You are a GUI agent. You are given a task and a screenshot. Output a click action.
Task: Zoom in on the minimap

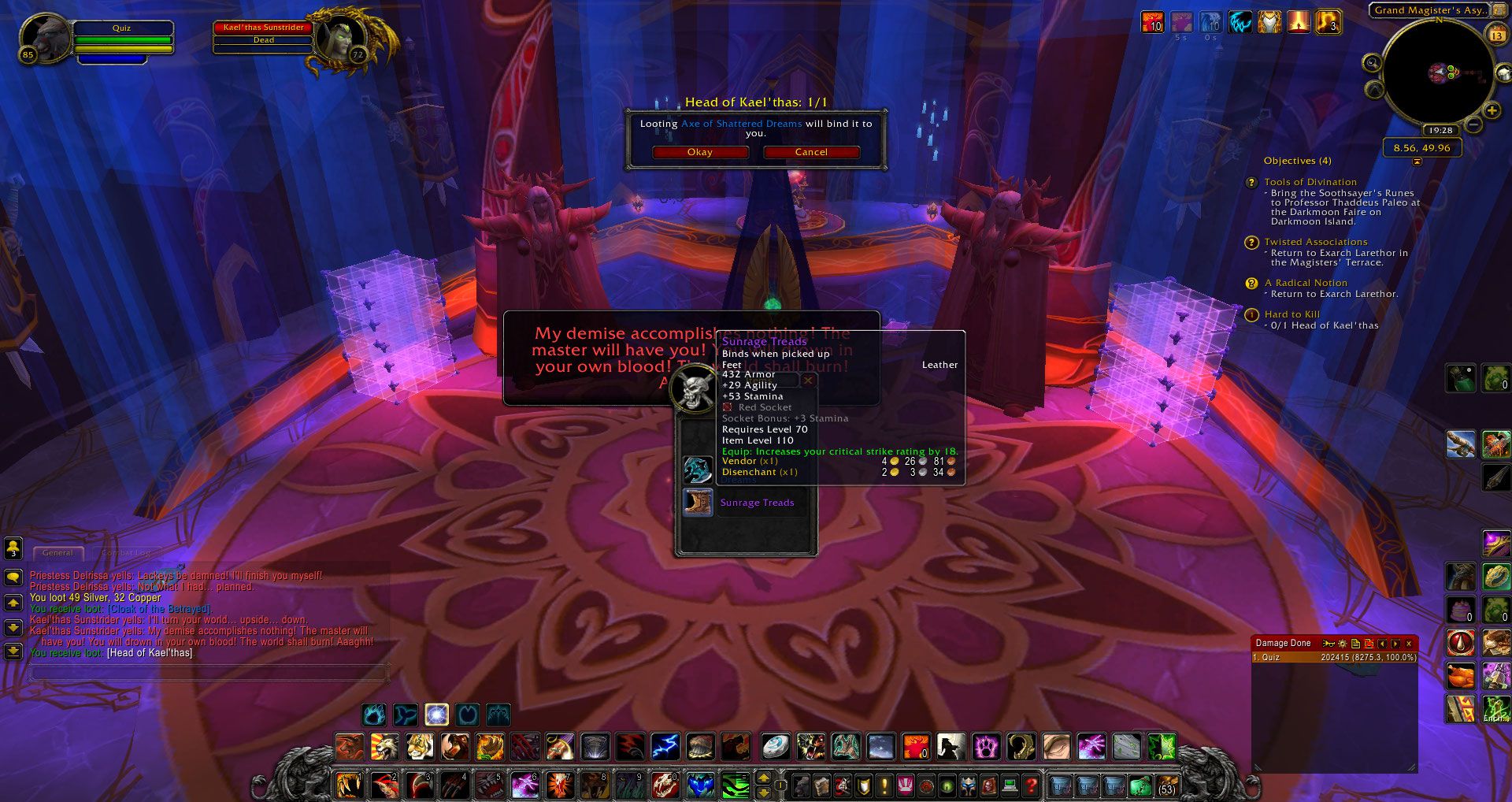[x=1492, y=111]
